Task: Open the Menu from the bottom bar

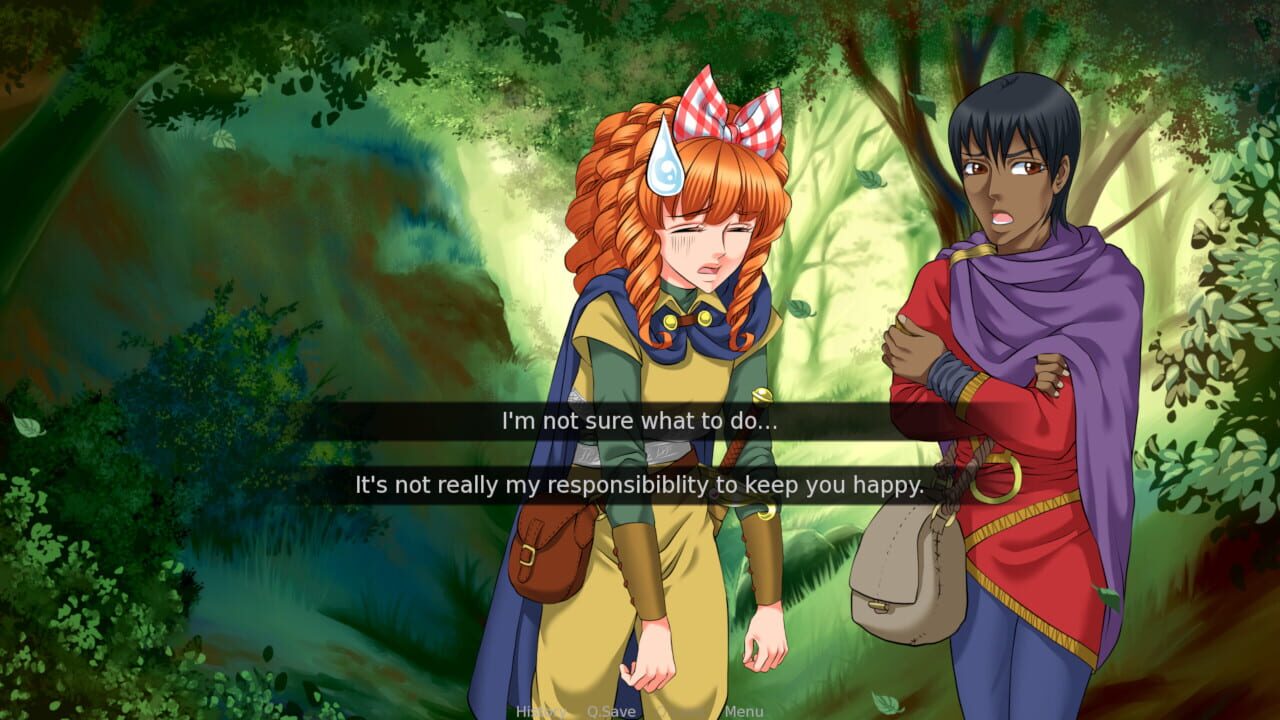Action: (x=744, y=710)
